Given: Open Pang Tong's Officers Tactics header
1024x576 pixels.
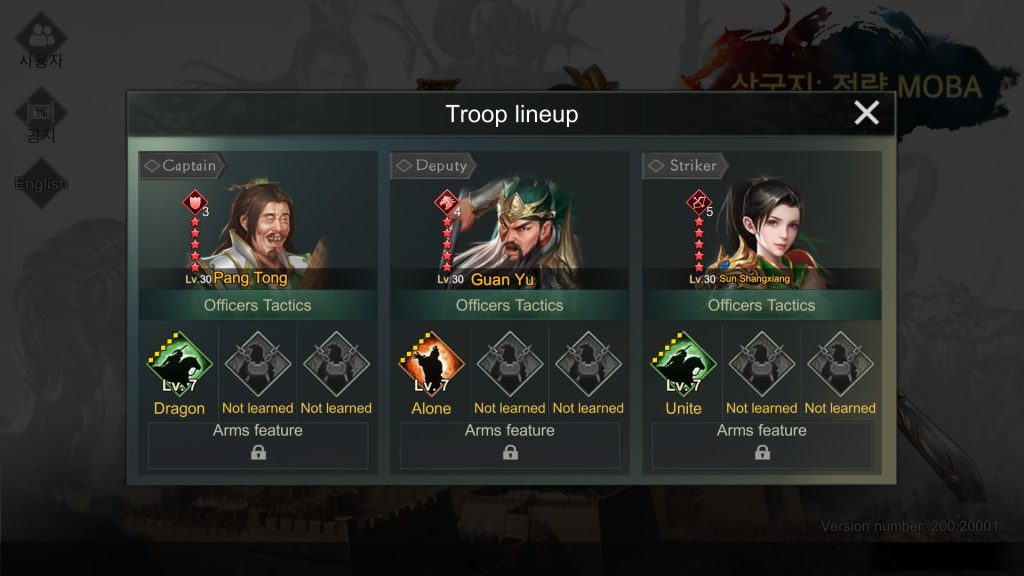Looking at the screenshot, I should [257, 305].
